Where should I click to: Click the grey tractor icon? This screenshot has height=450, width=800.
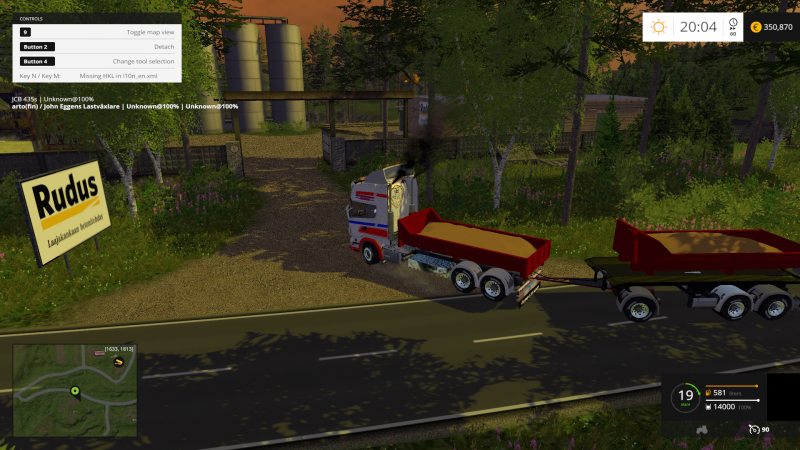(x=703, y=429)
